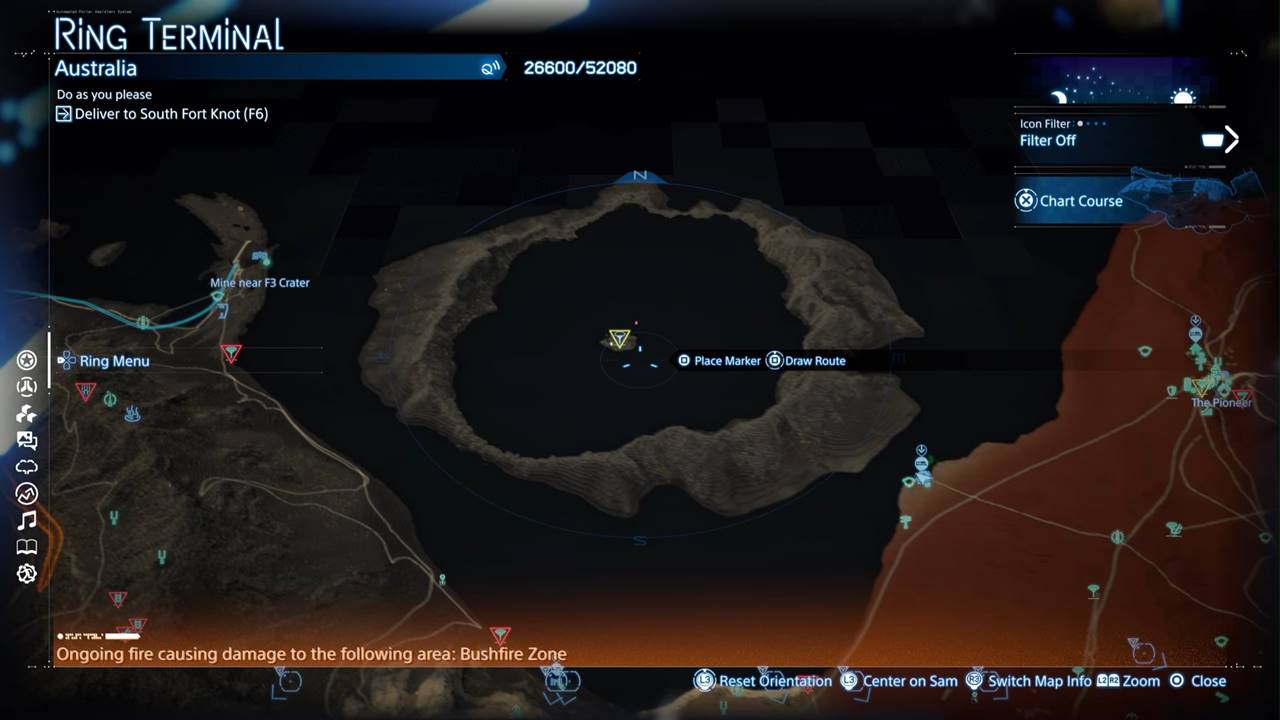Open the music note menu icon

27,520
